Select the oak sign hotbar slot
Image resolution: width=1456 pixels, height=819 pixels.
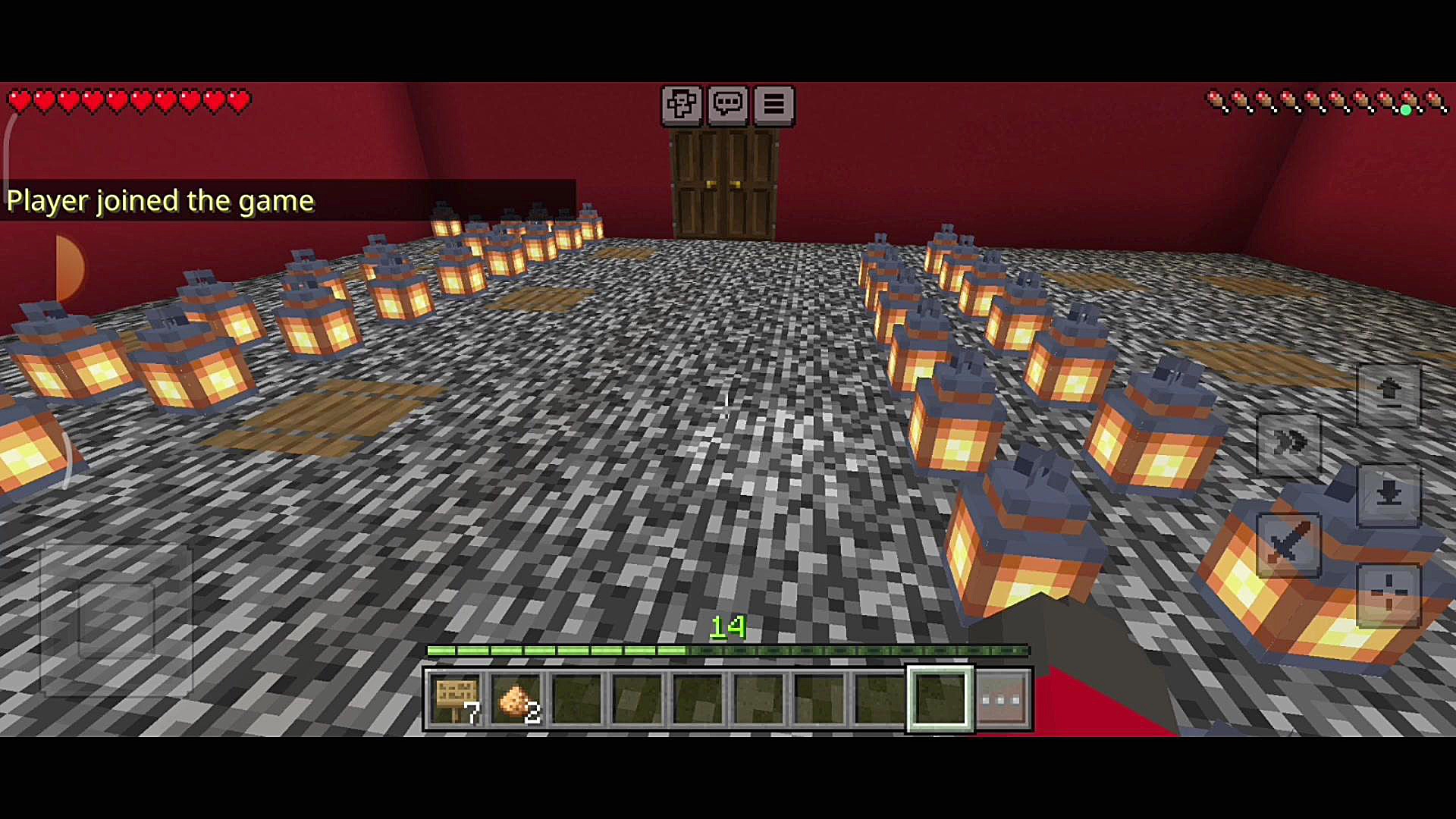pyautogui.click(x=455, y=698)
